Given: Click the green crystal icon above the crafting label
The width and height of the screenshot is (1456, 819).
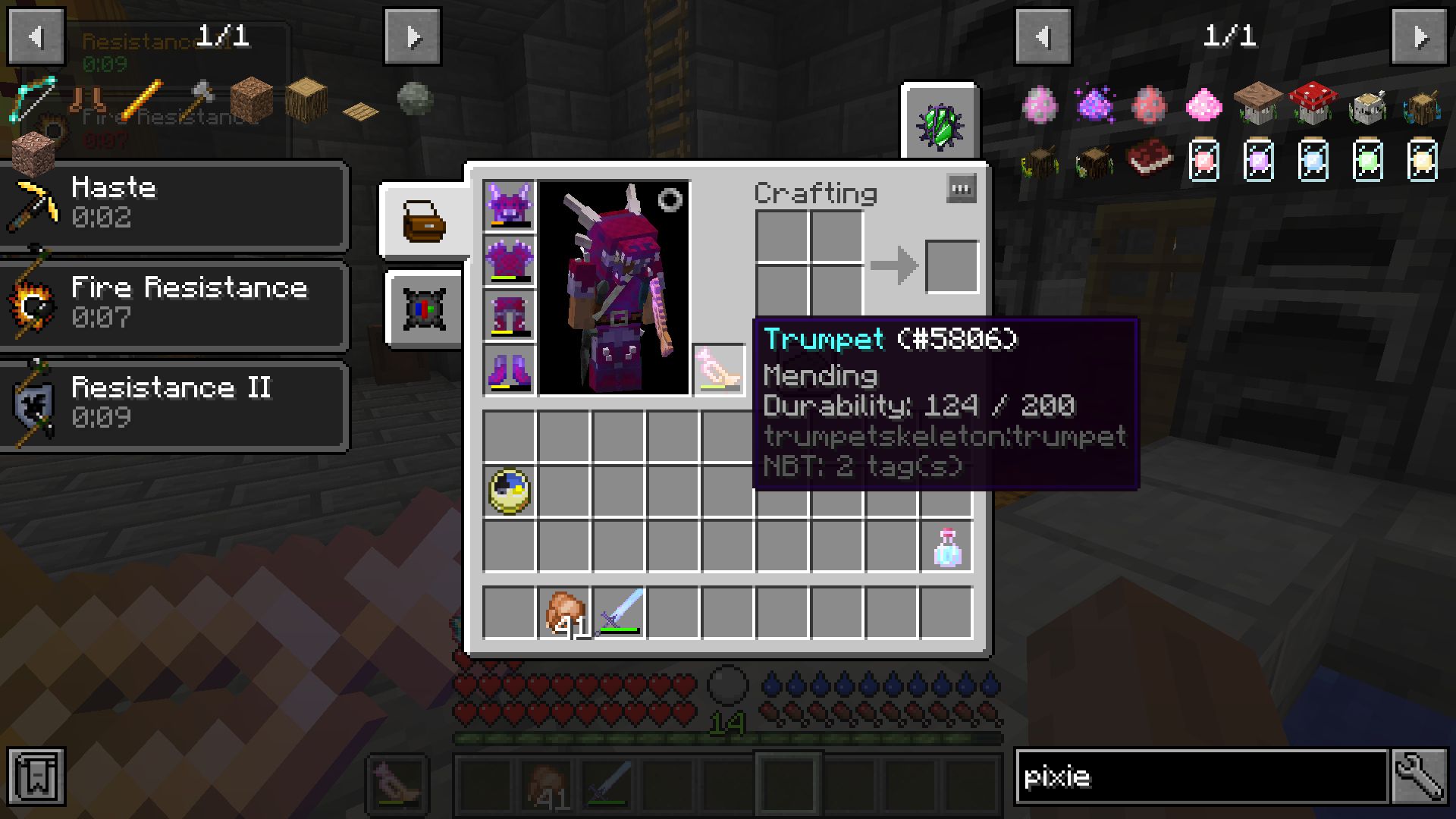Looking at the screenshot, I should pos(940,121).
